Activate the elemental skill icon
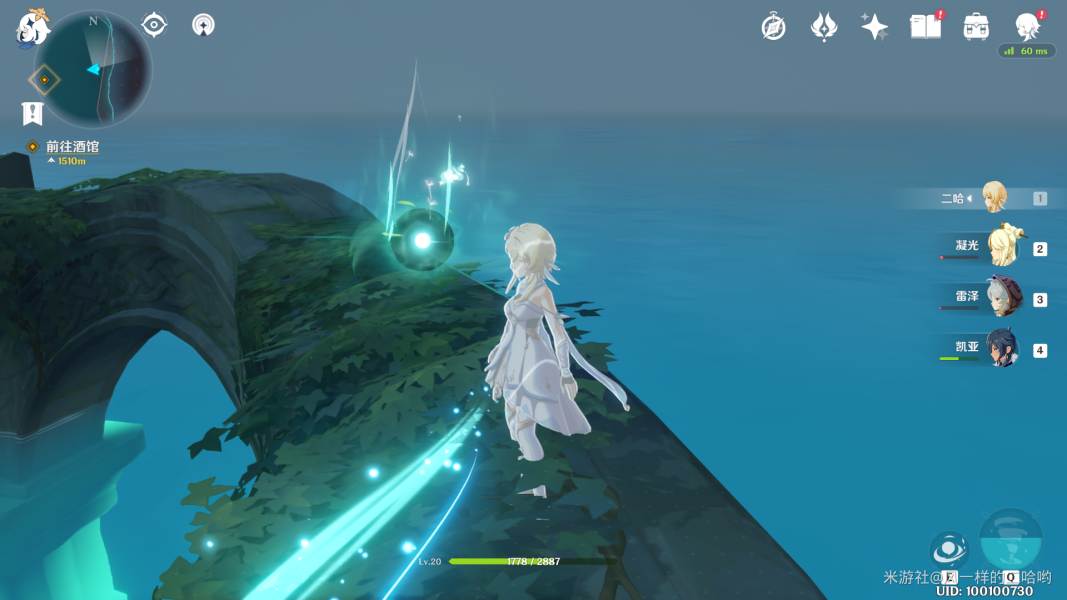1067x600 pixels. (949, 550)
